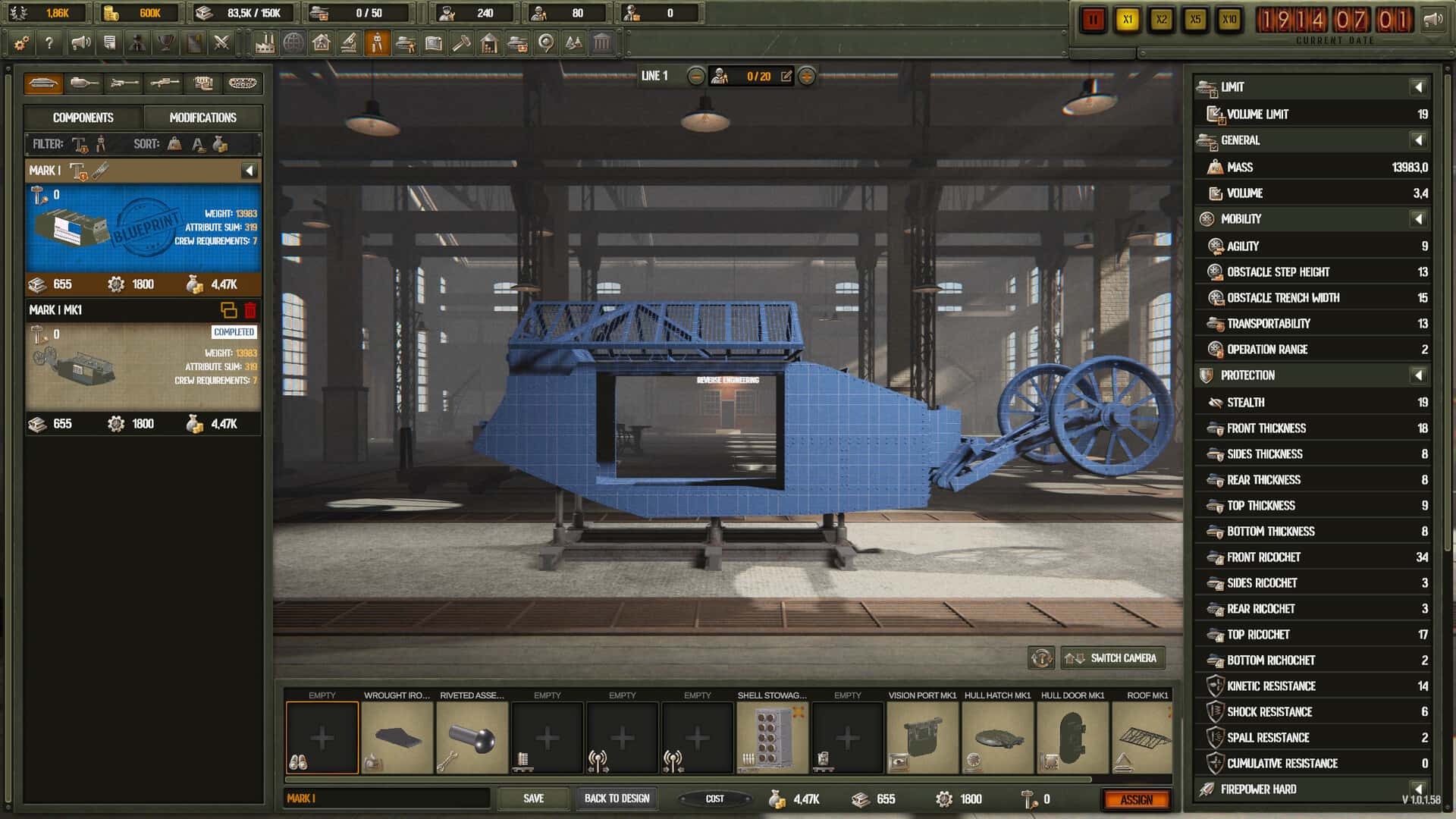The height and width of the screenshot is (819, 1456).
Task: Open the factory management screen
Action: [x=266, y=43]
